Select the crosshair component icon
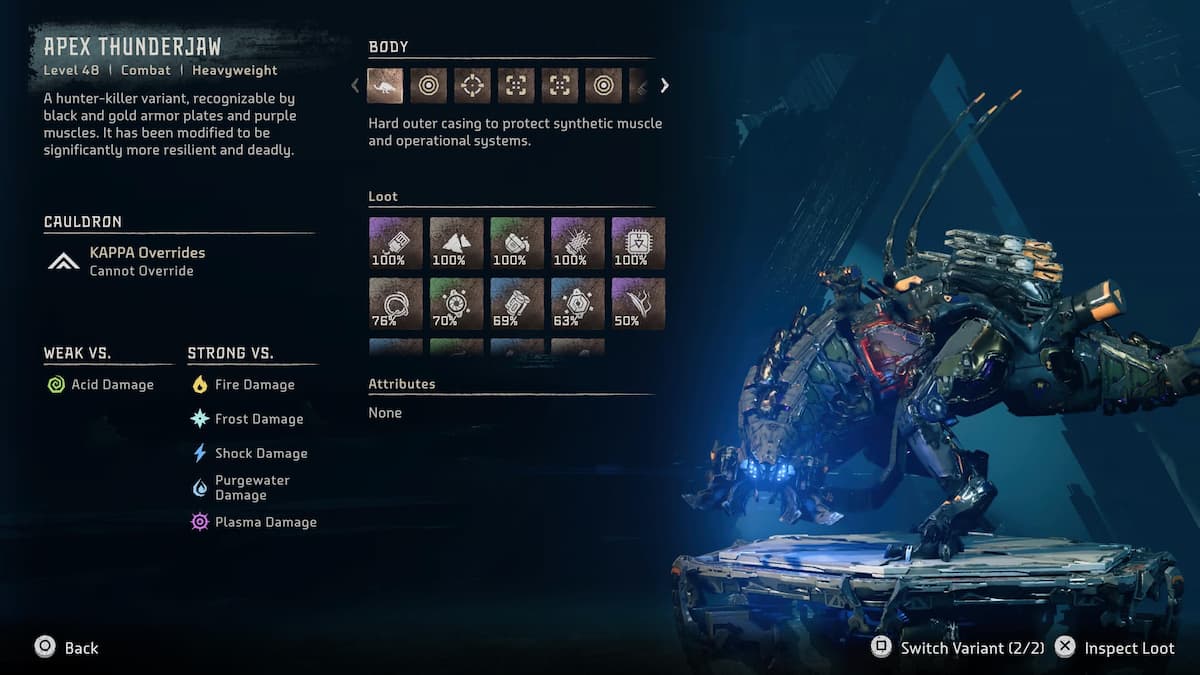Viewport: 1200px width, 675px height. click(472, 86)
